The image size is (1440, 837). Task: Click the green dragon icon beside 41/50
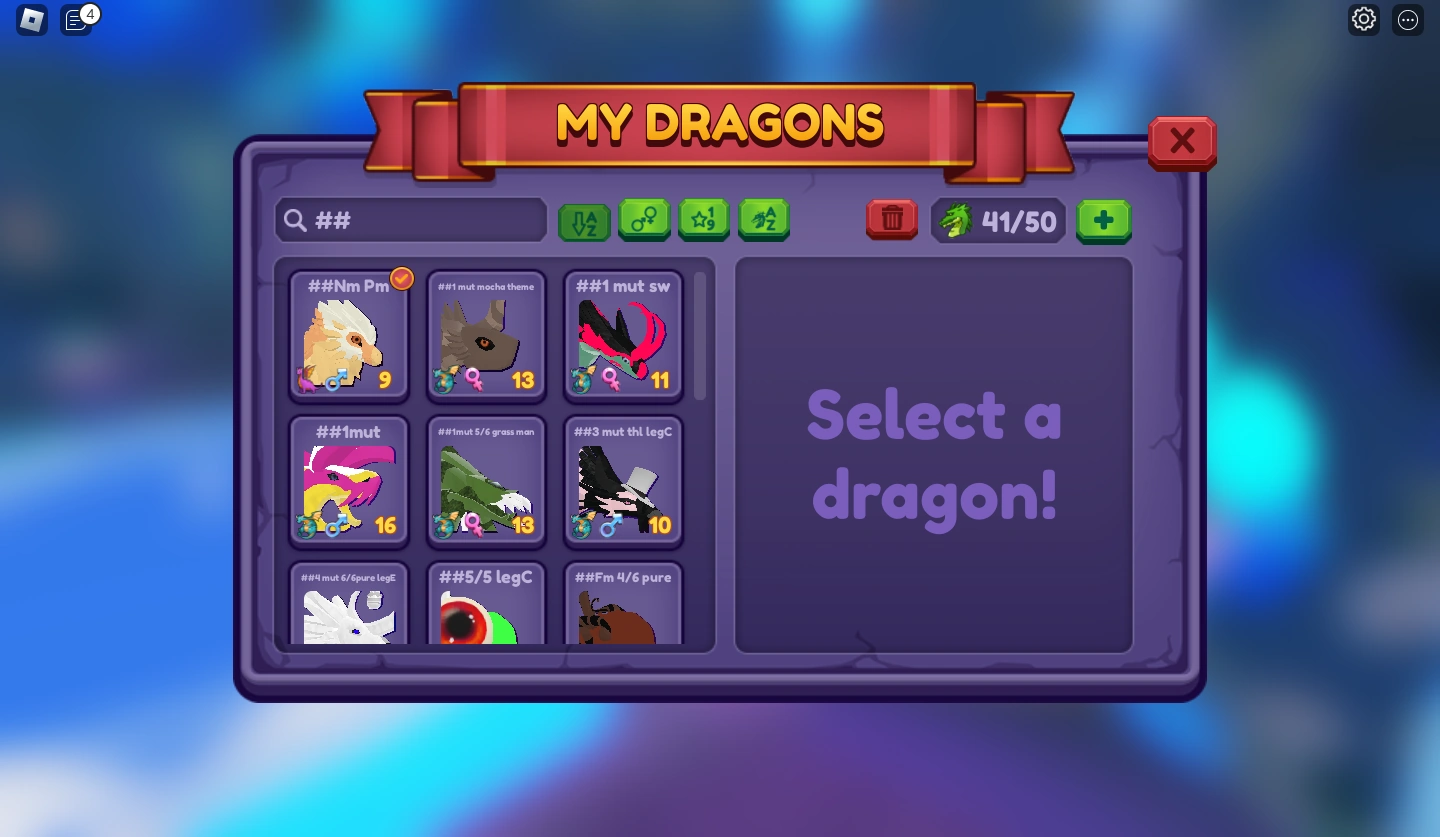click(x=955, y=220)
